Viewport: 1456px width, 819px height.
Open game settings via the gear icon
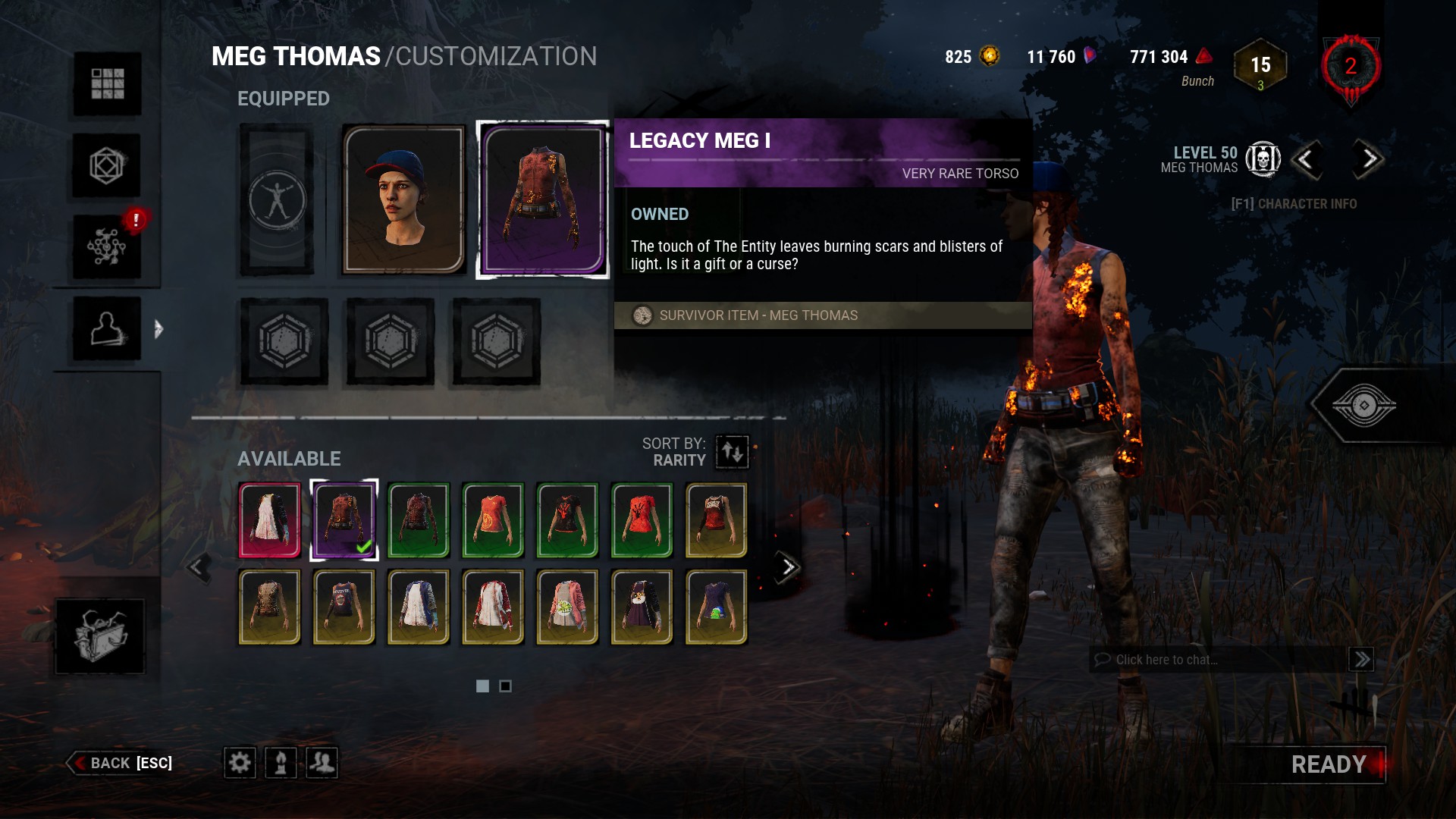point(240,763)
